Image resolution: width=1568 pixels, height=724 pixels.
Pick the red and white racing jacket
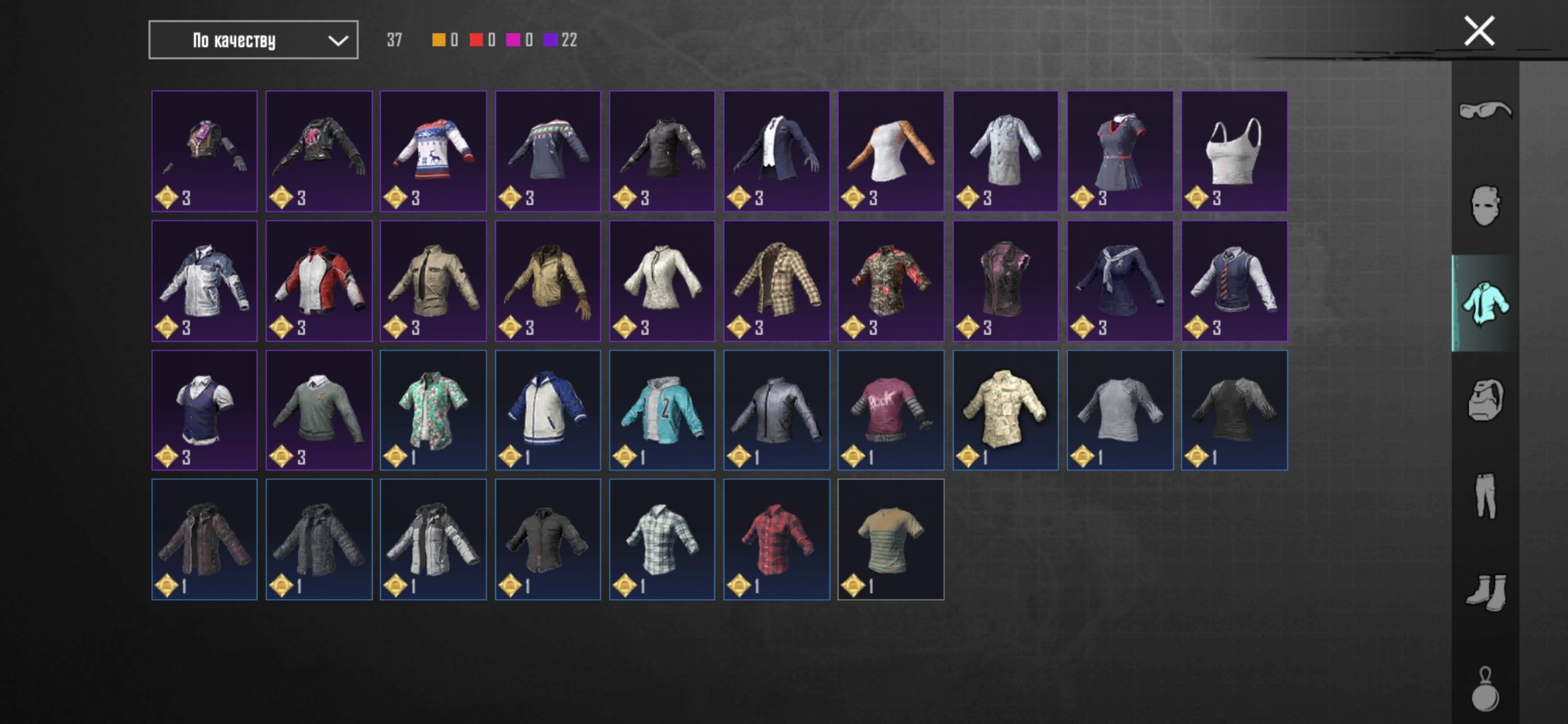319,281
